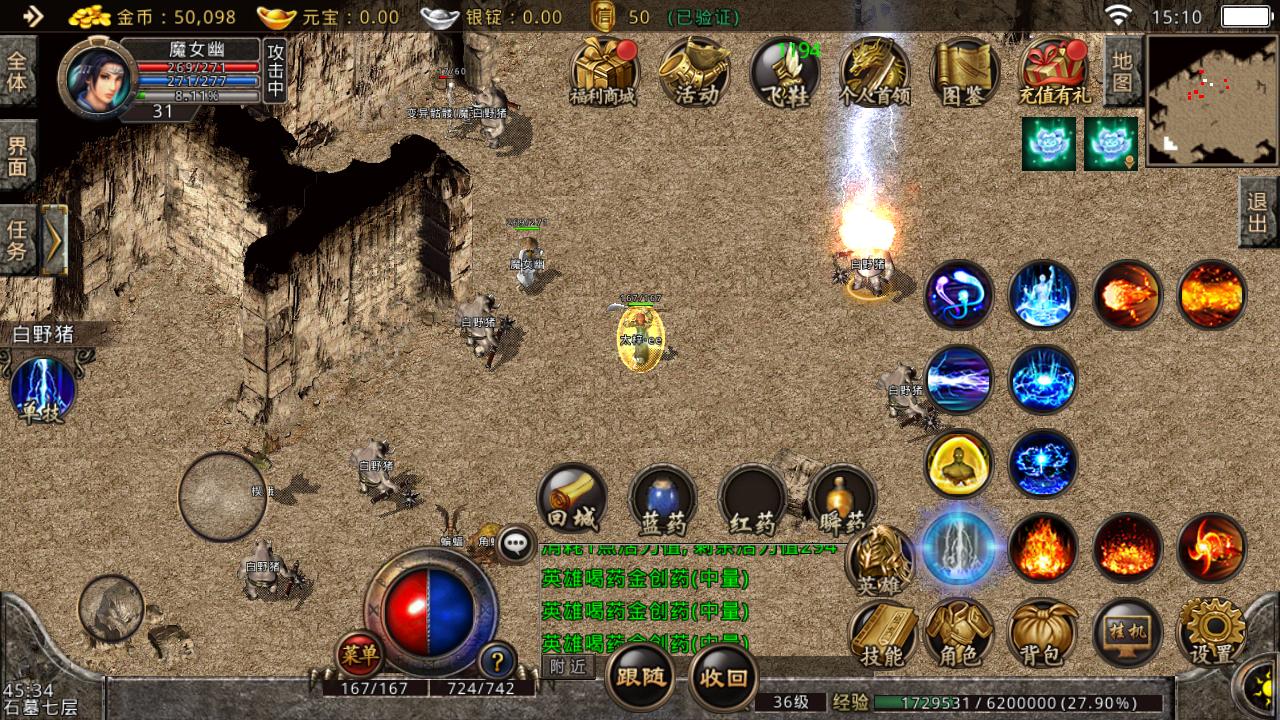Drink the 蓝药 blue mana potion
This screenshot has height=720, width=1280.
point(663,498)
